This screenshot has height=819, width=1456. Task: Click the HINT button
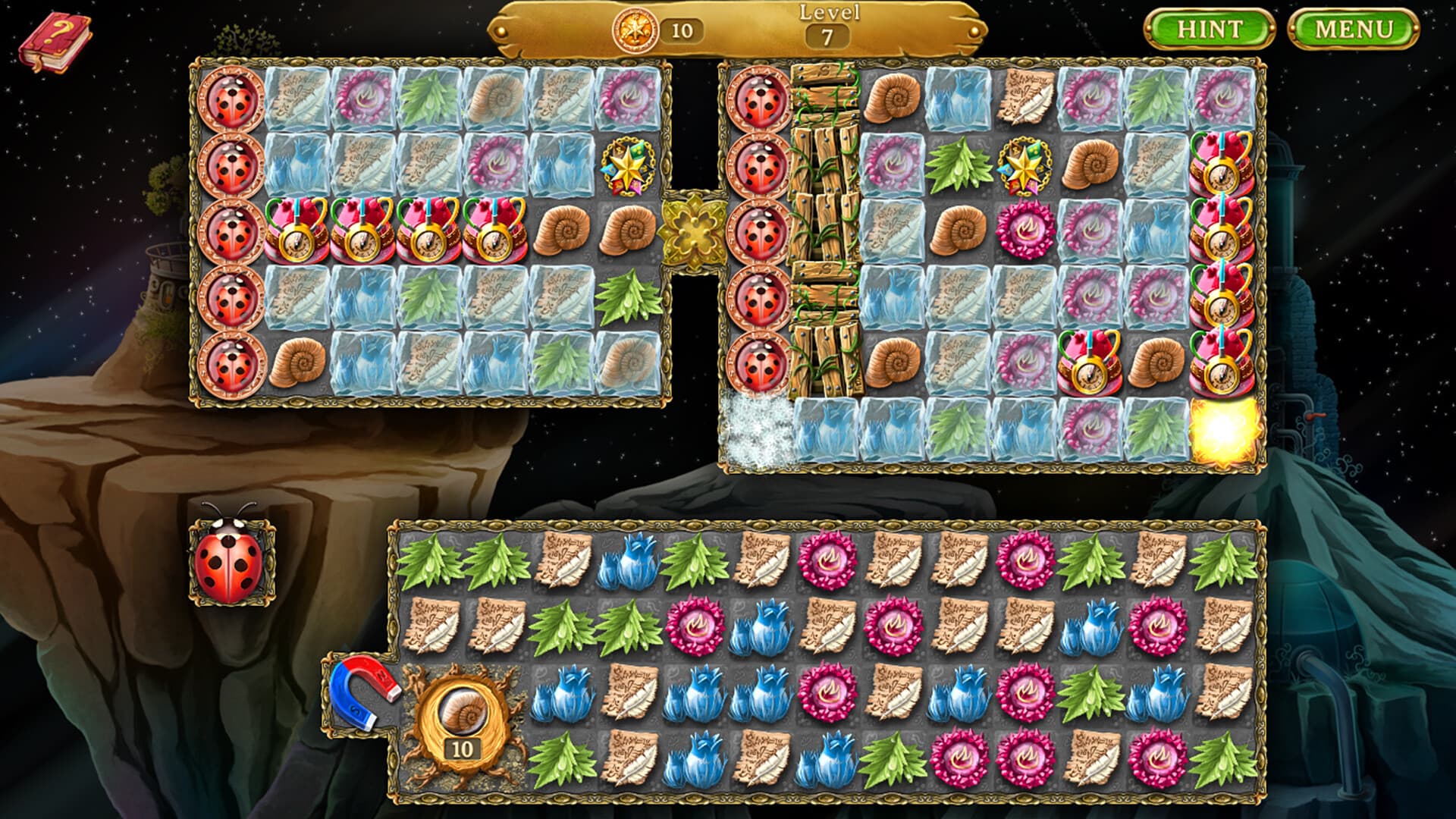(x=1209, y=30)
